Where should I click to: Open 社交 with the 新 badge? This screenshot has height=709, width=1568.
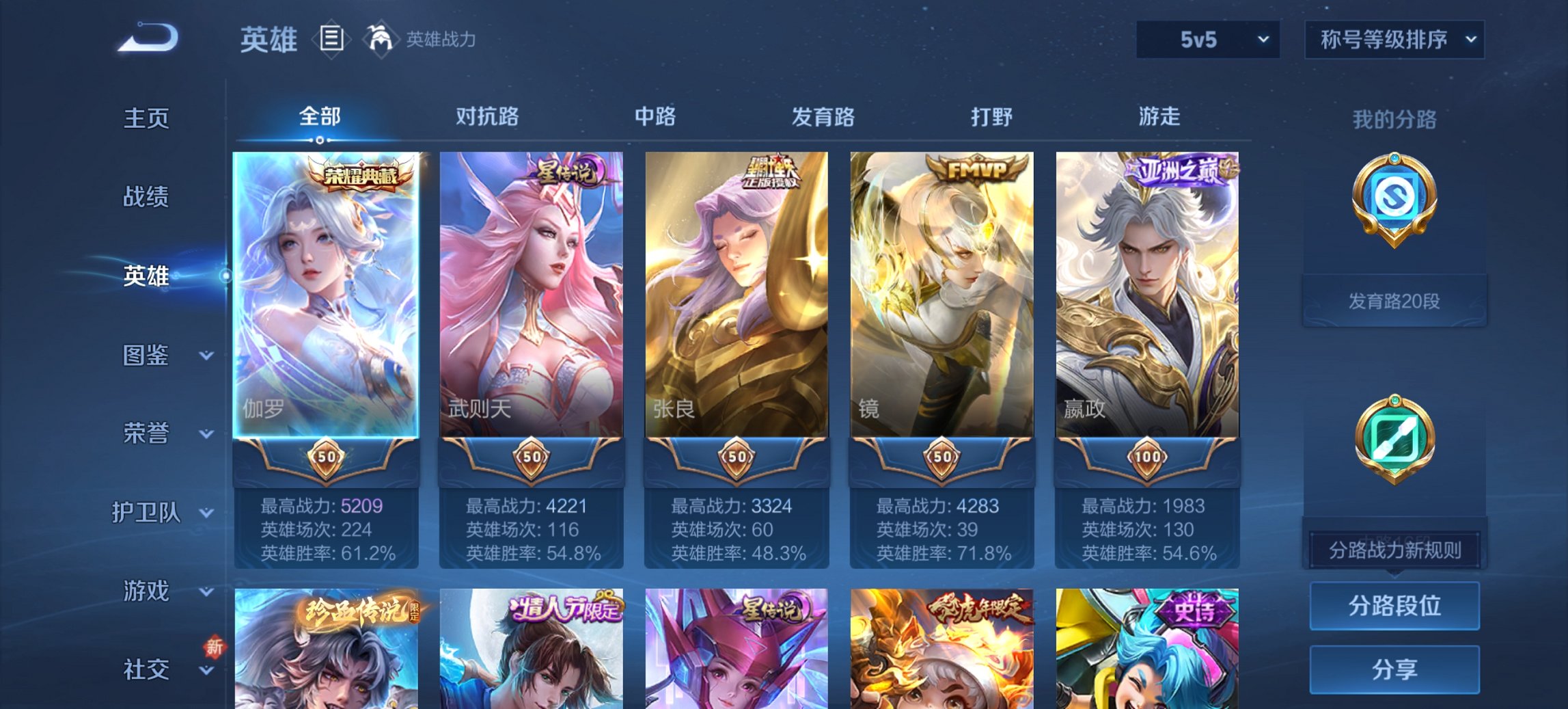146,670
